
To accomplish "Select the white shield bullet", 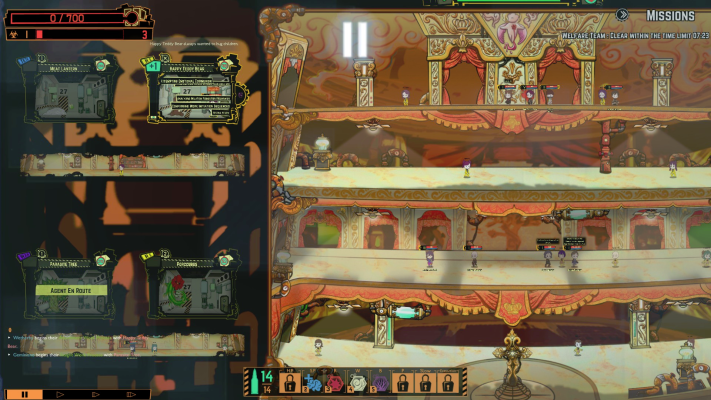I will pos(358,383).
